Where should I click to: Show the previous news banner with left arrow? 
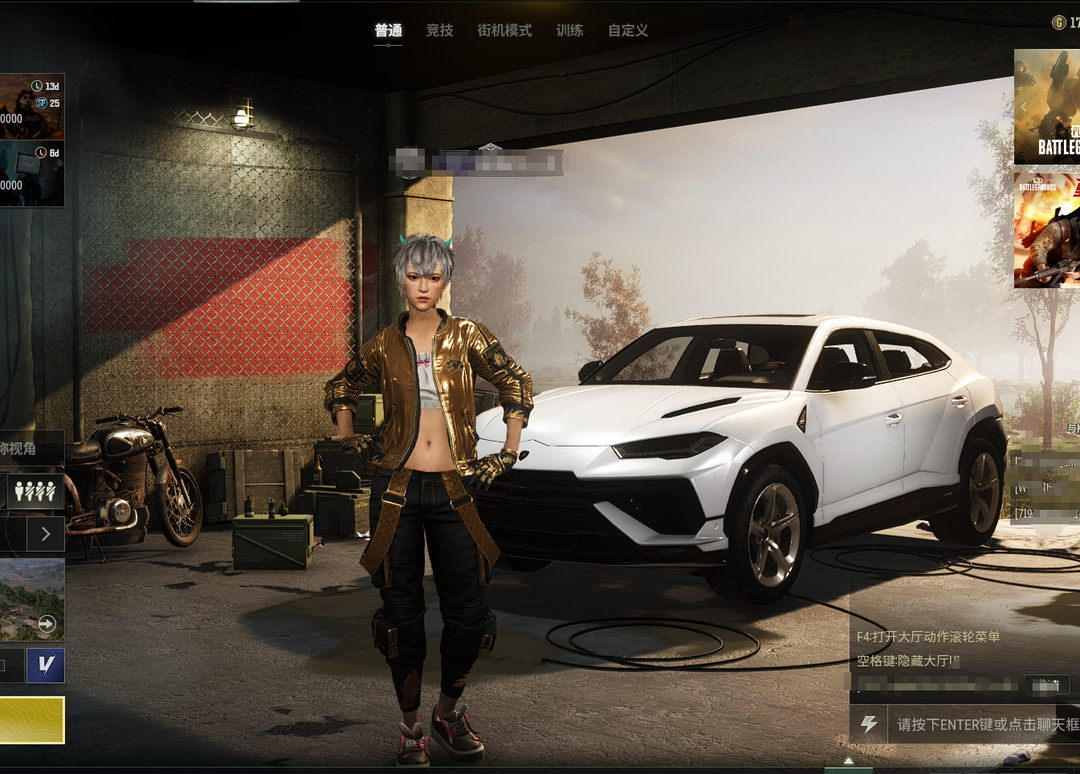coord(1024,107)
